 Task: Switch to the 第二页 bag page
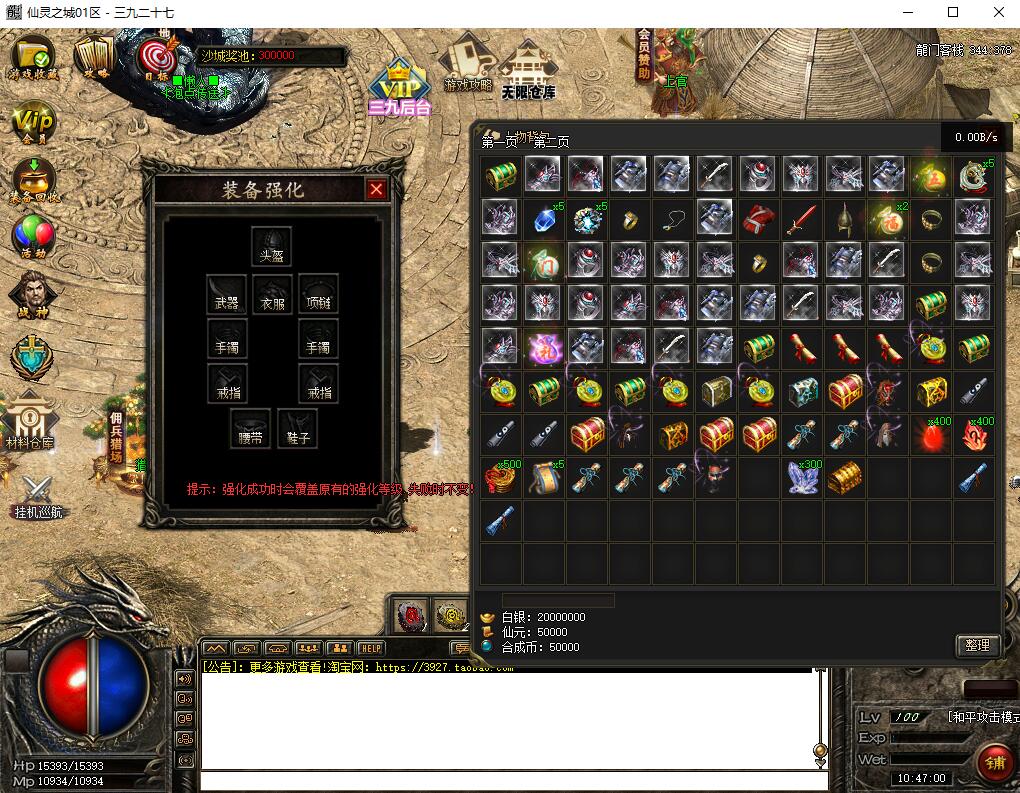coord(550,142)
